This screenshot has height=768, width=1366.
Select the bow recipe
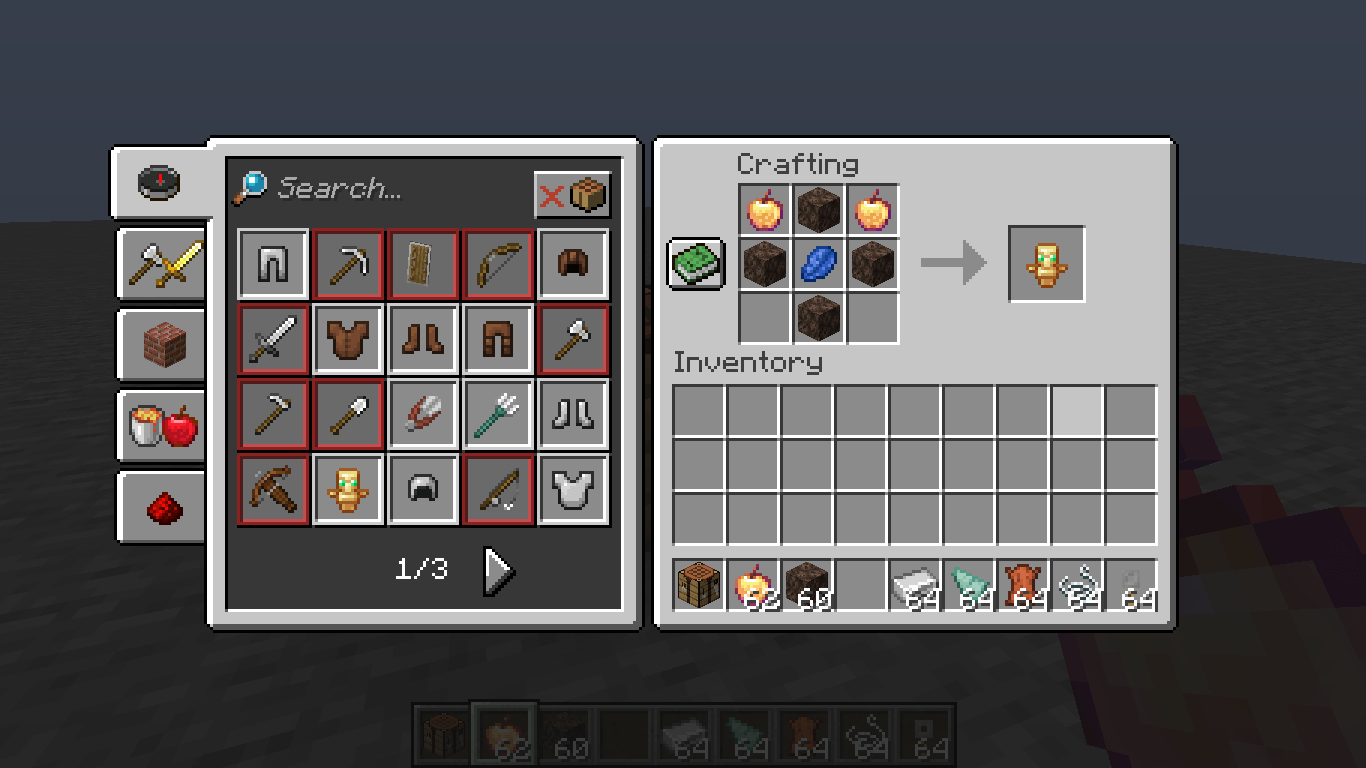498,264
